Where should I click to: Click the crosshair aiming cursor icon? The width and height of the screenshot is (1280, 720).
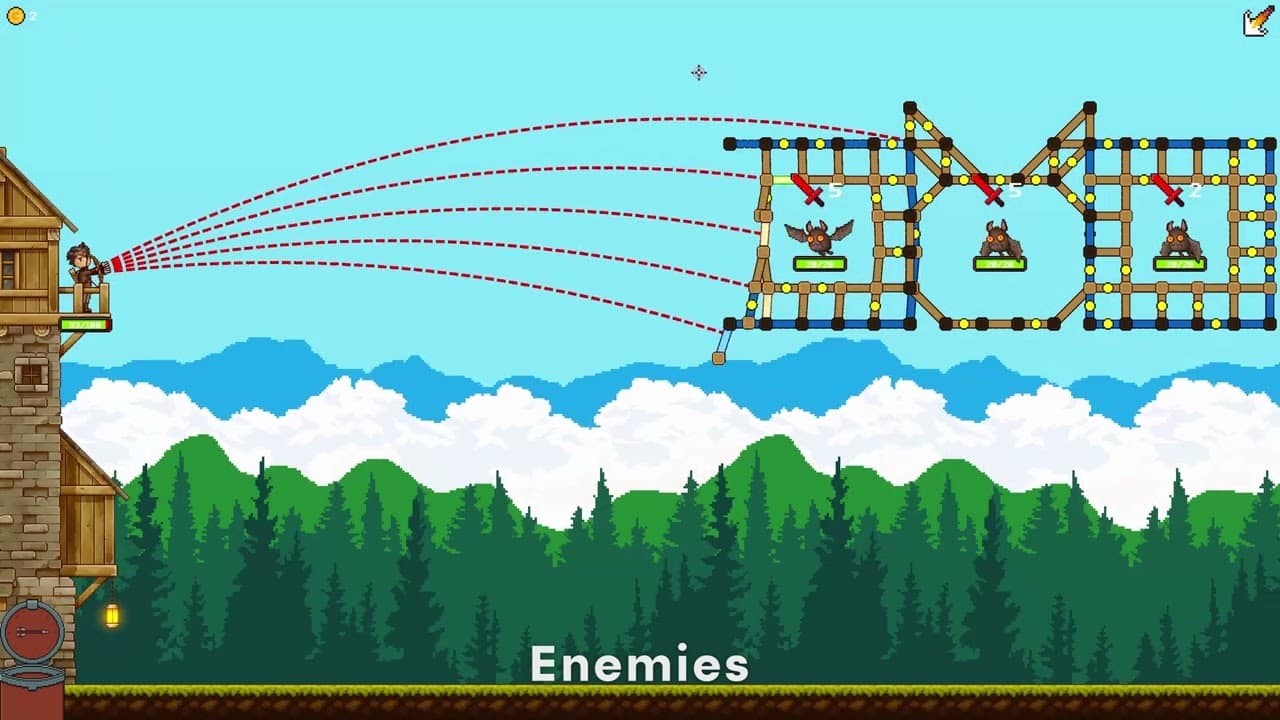[x=699, y=73]
